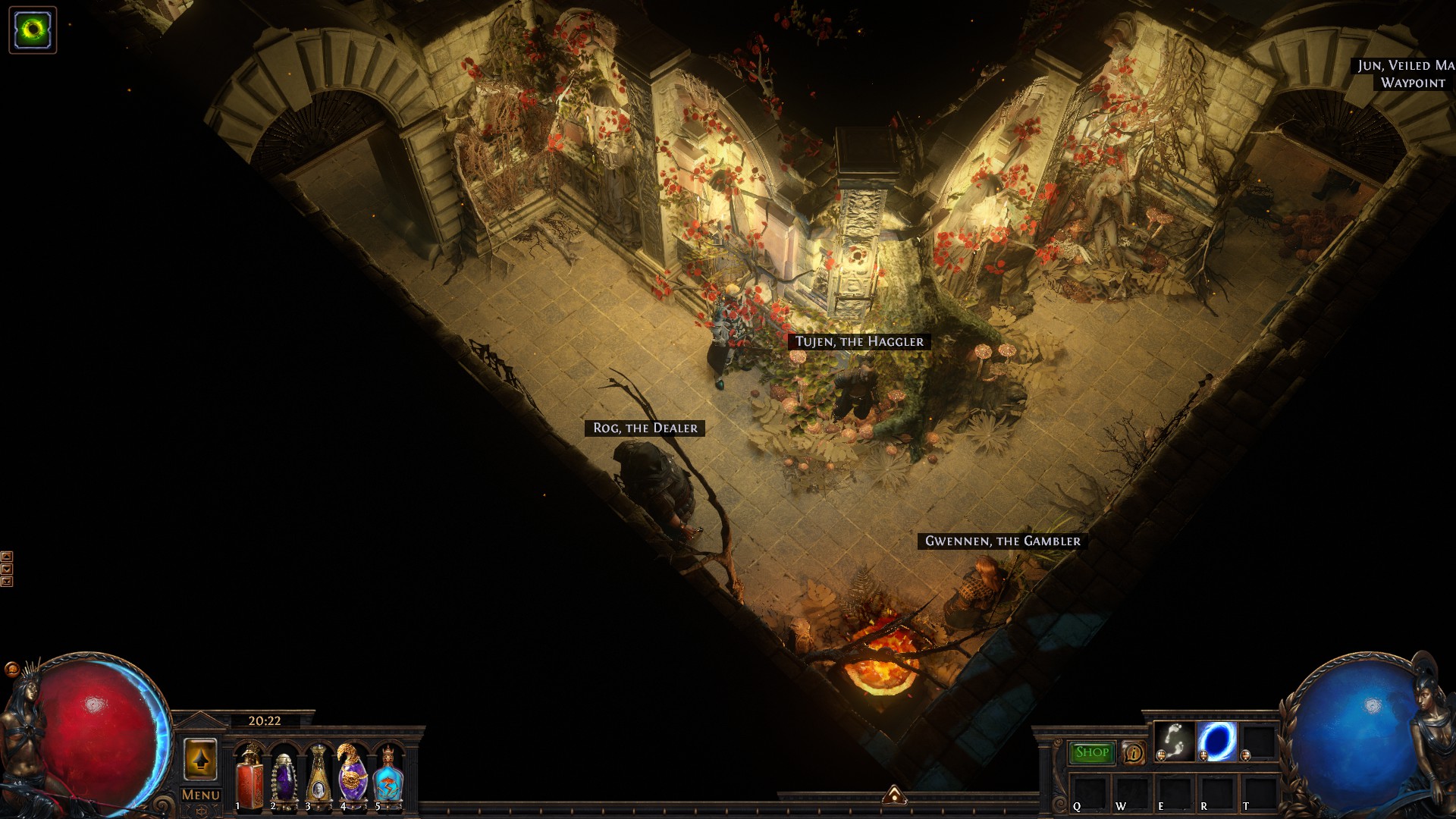Select the blue portal skill slot

click(x=1216, y=741)
